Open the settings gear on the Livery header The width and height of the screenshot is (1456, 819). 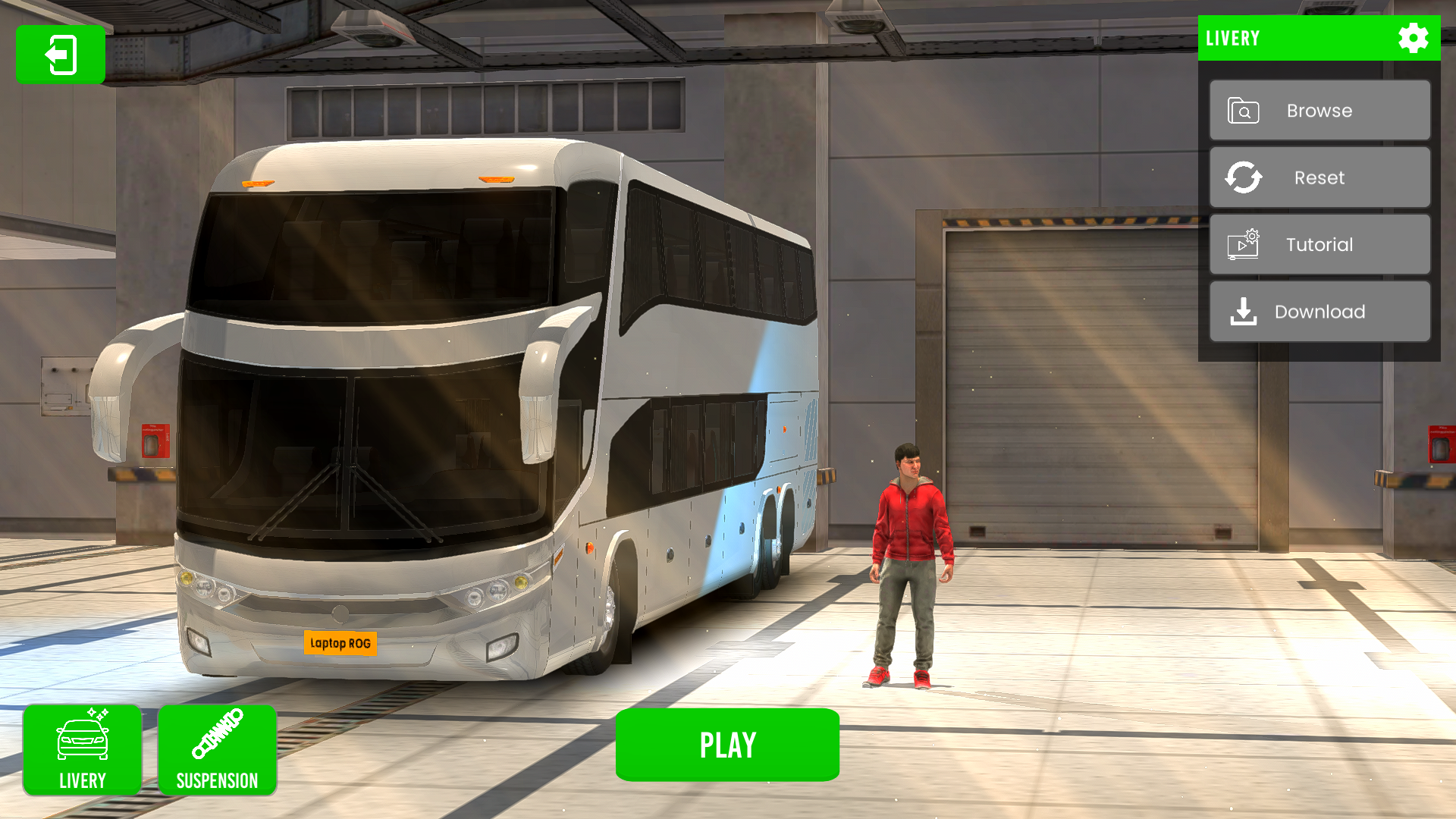1414,39
